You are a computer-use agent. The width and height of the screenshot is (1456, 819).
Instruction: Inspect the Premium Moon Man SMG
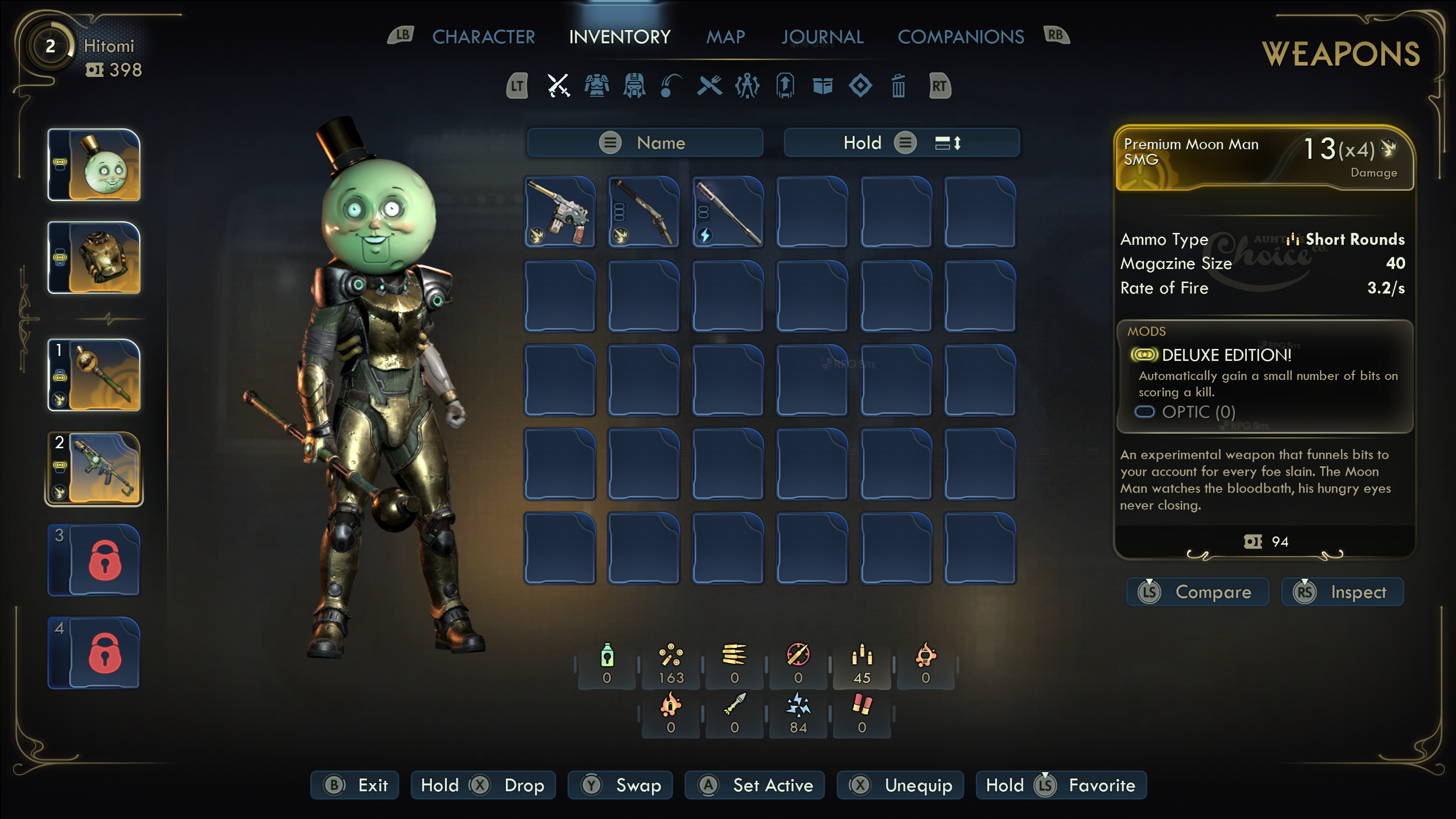point(1342,592)
